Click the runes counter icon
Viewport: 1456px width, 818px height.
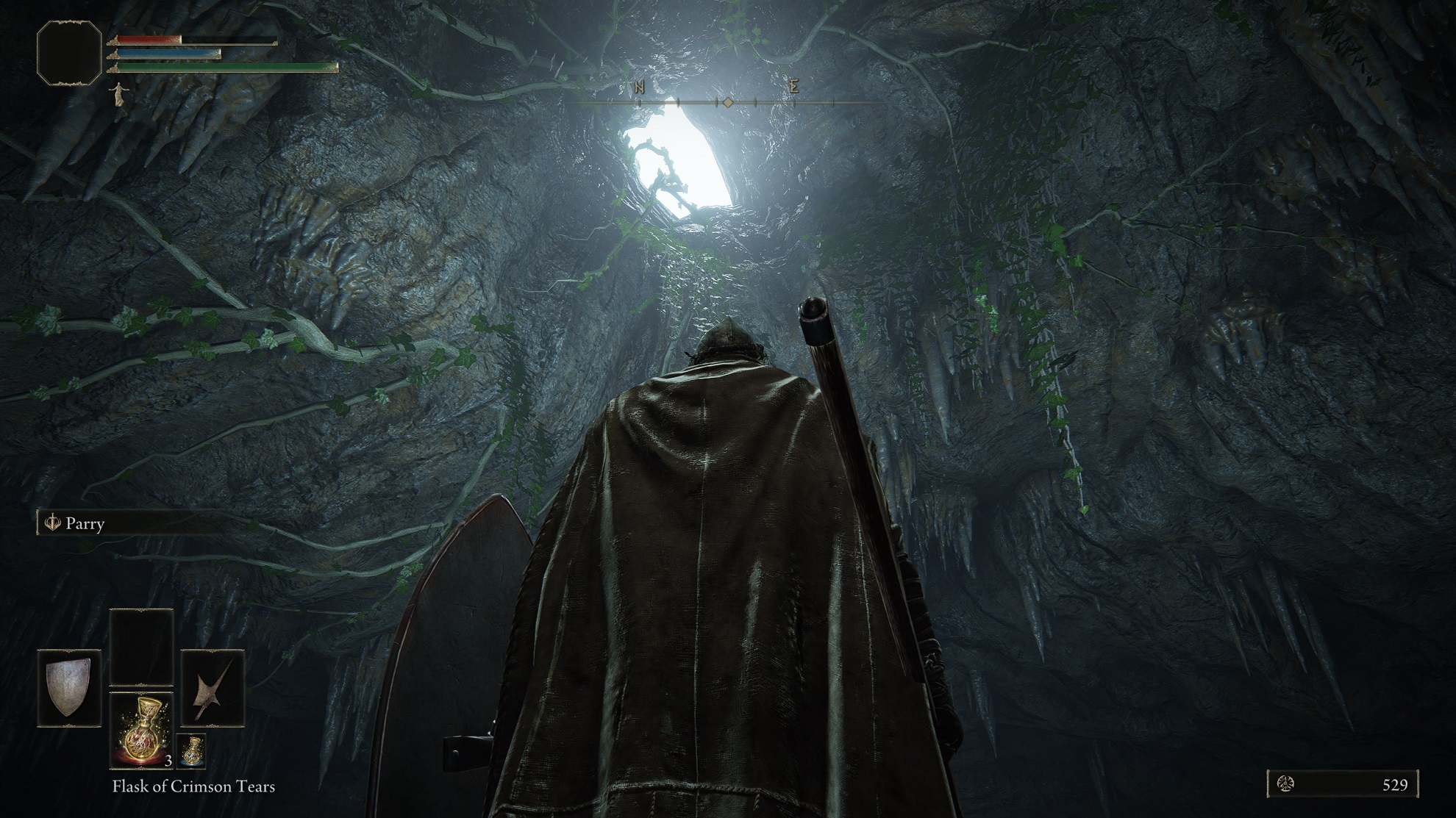click(1286, 784)
